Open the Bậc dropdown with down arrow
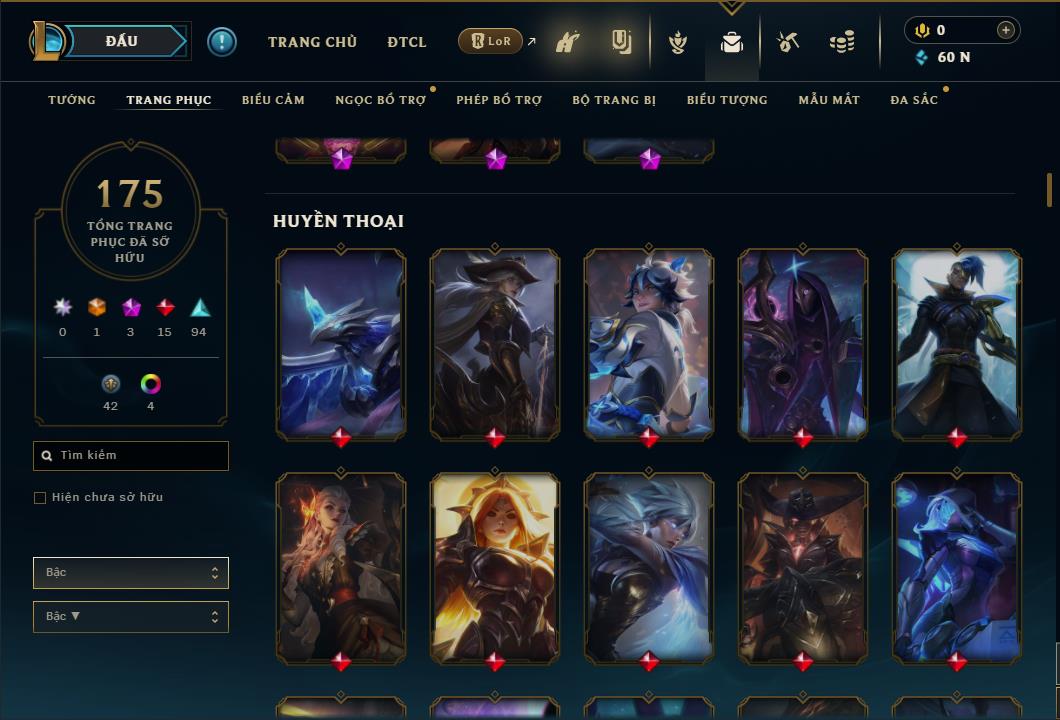 pyautogui.click(x=131, y=617)
